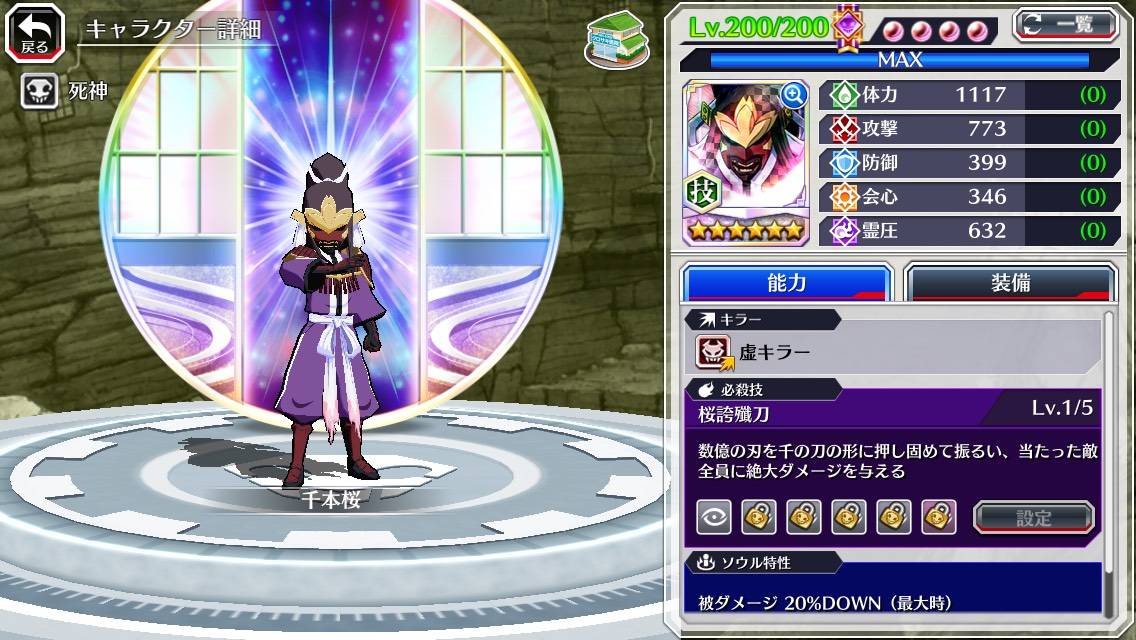Click the purple gem beside the level
The width and height of the screenshot is (1136, 640).
[x=848, y=27]
